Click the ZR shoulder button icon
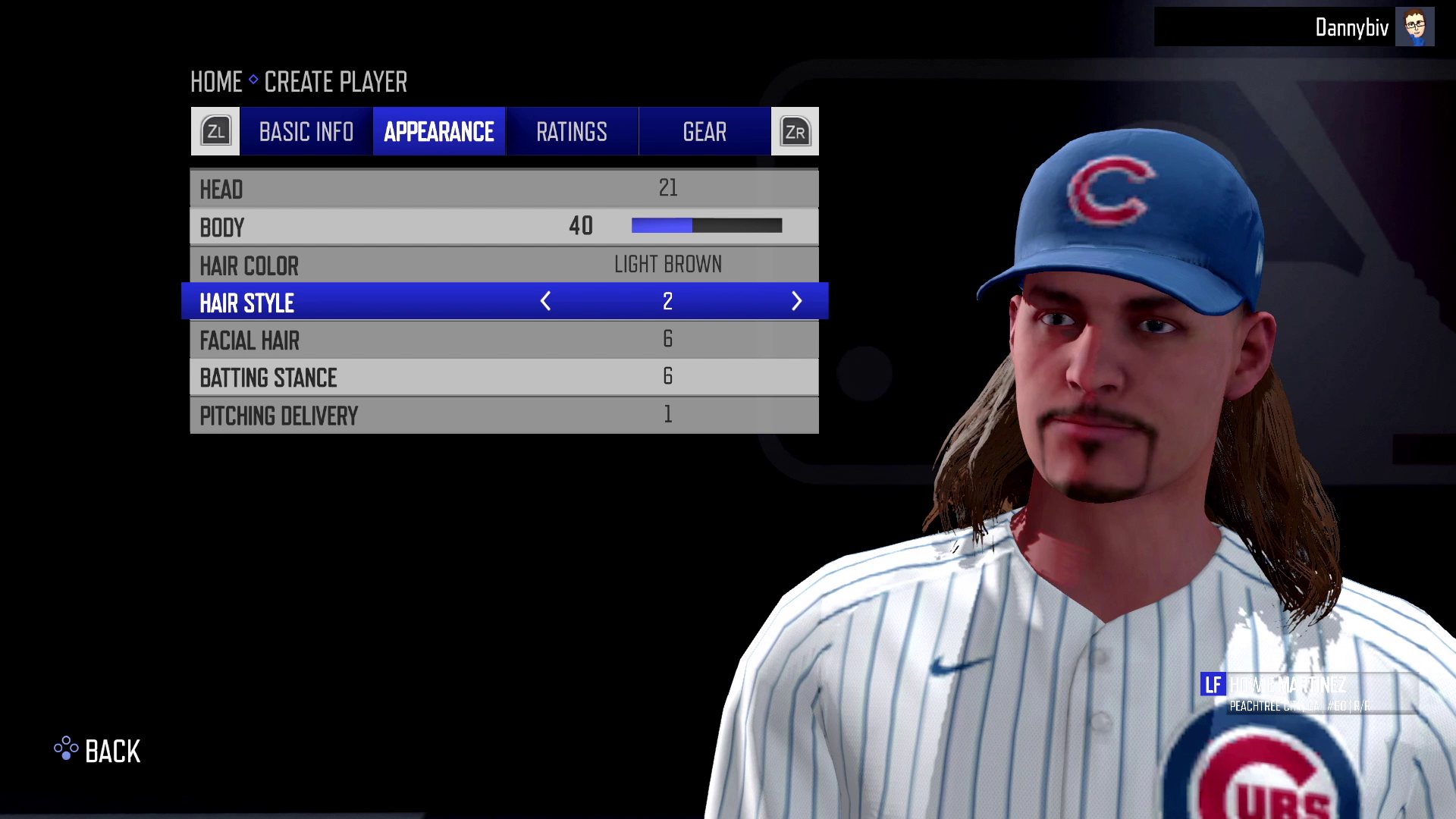Screen dimensions: 1456x819 (794, 130)
